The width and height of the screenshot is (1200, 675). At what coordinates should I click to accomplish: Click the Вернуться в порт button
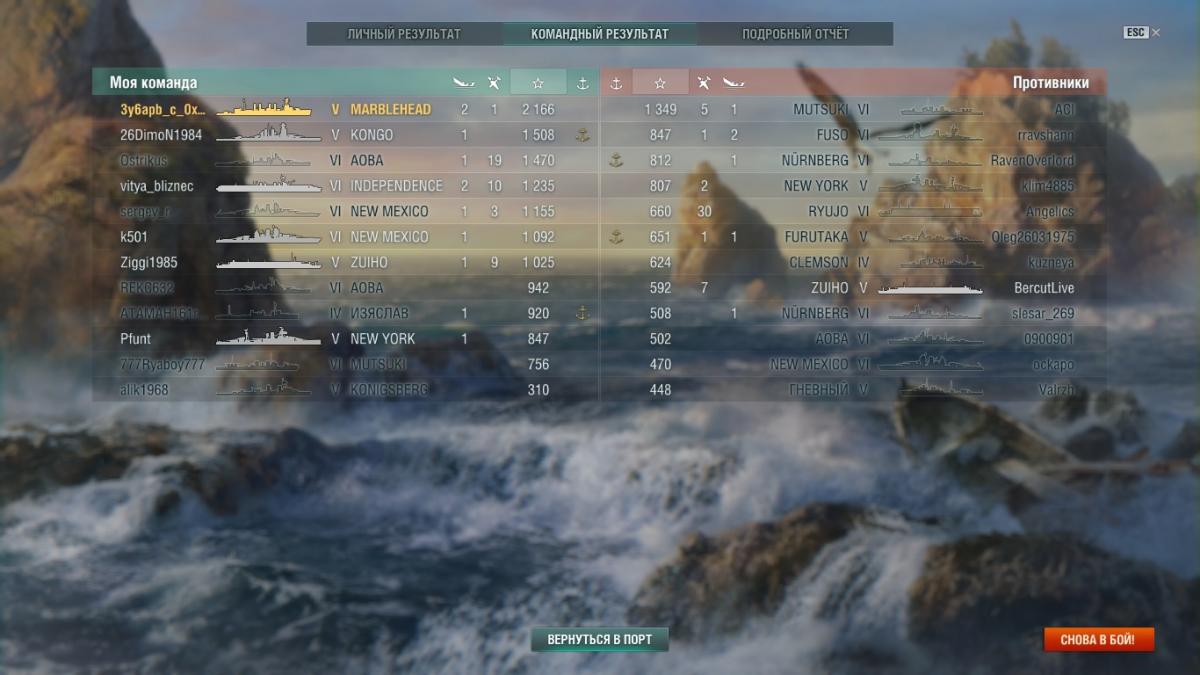(x=599, y=639)
